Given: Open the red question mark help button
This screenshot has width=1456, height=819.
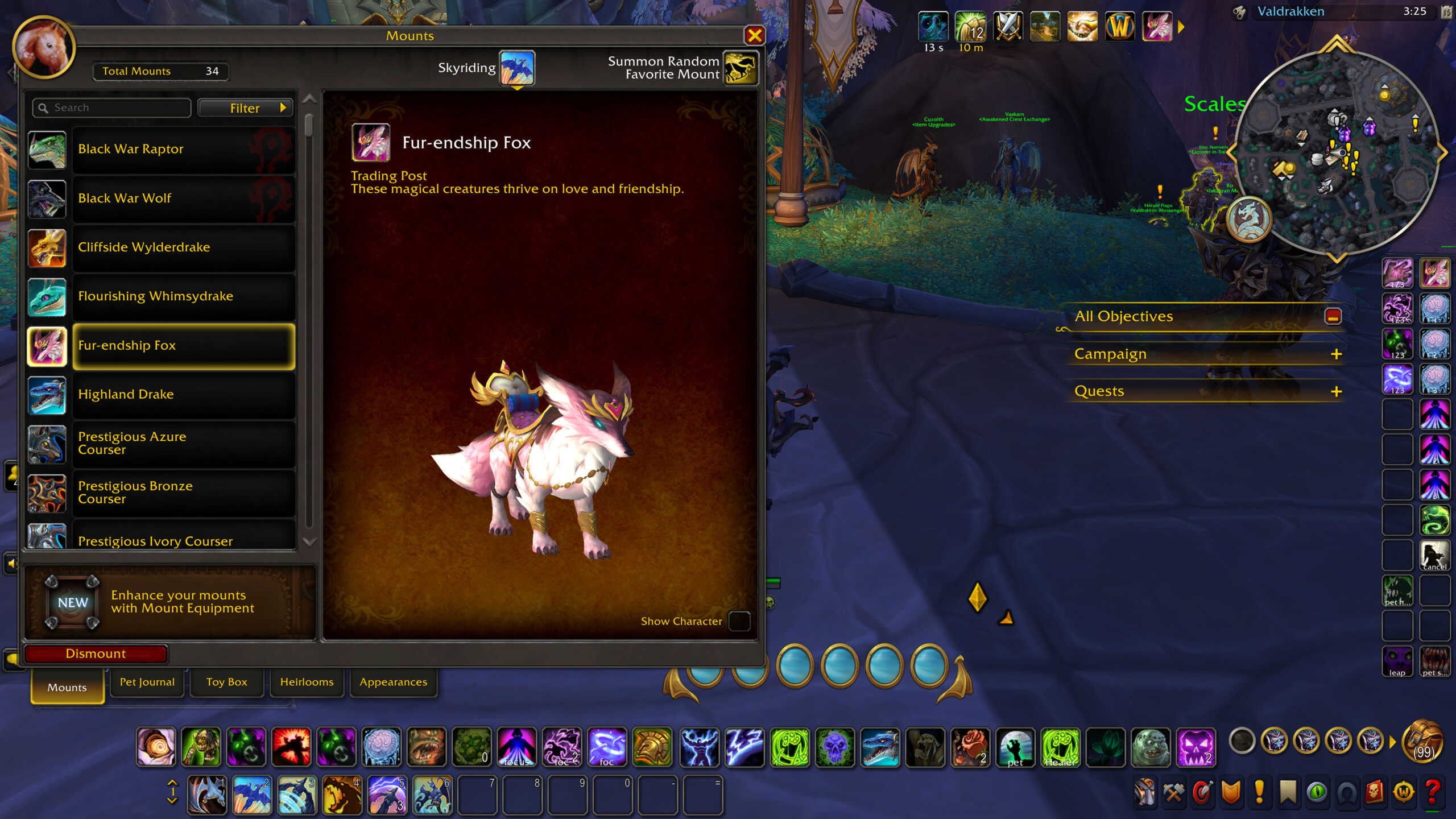Looking at the screenshot, I should [x=1433, y=792].
